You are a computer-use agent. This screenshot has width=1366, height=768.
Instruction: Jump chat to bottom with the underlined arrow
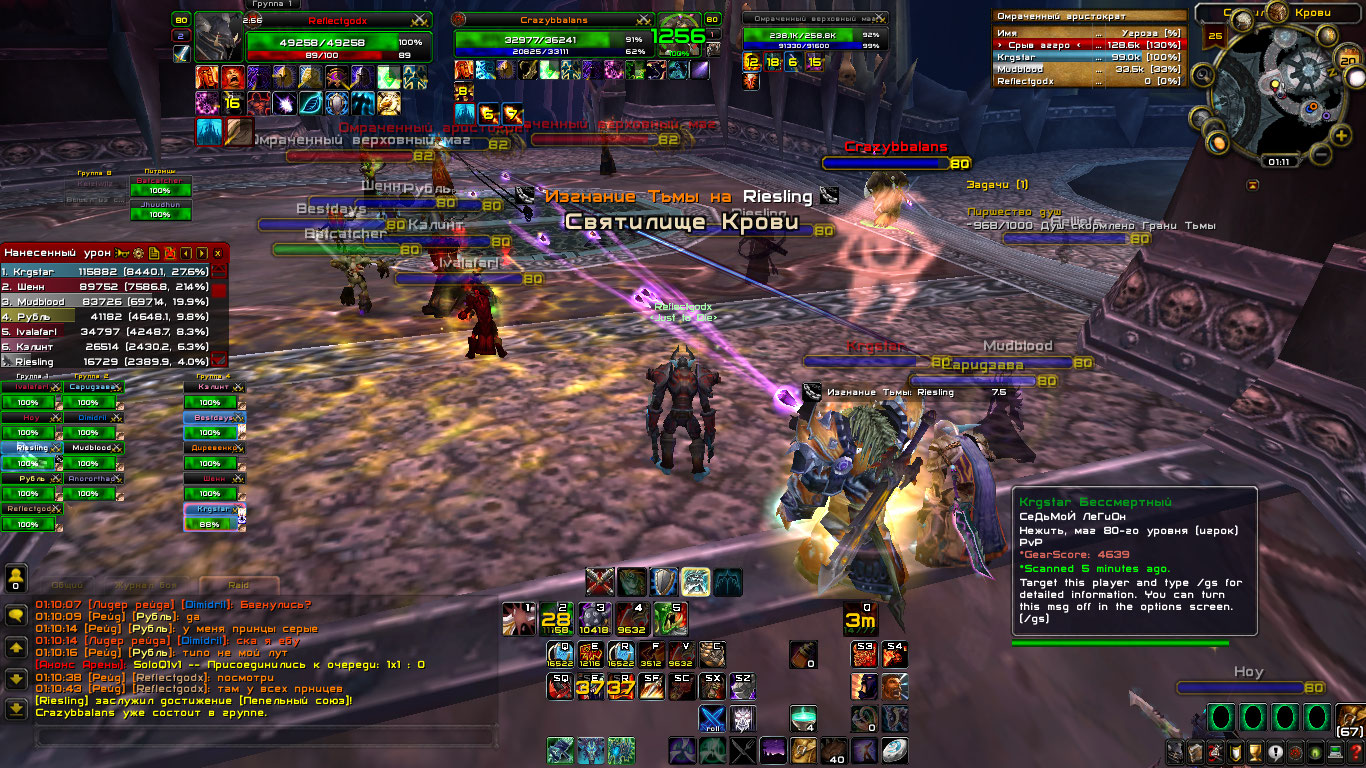click(x=16, y=709)
